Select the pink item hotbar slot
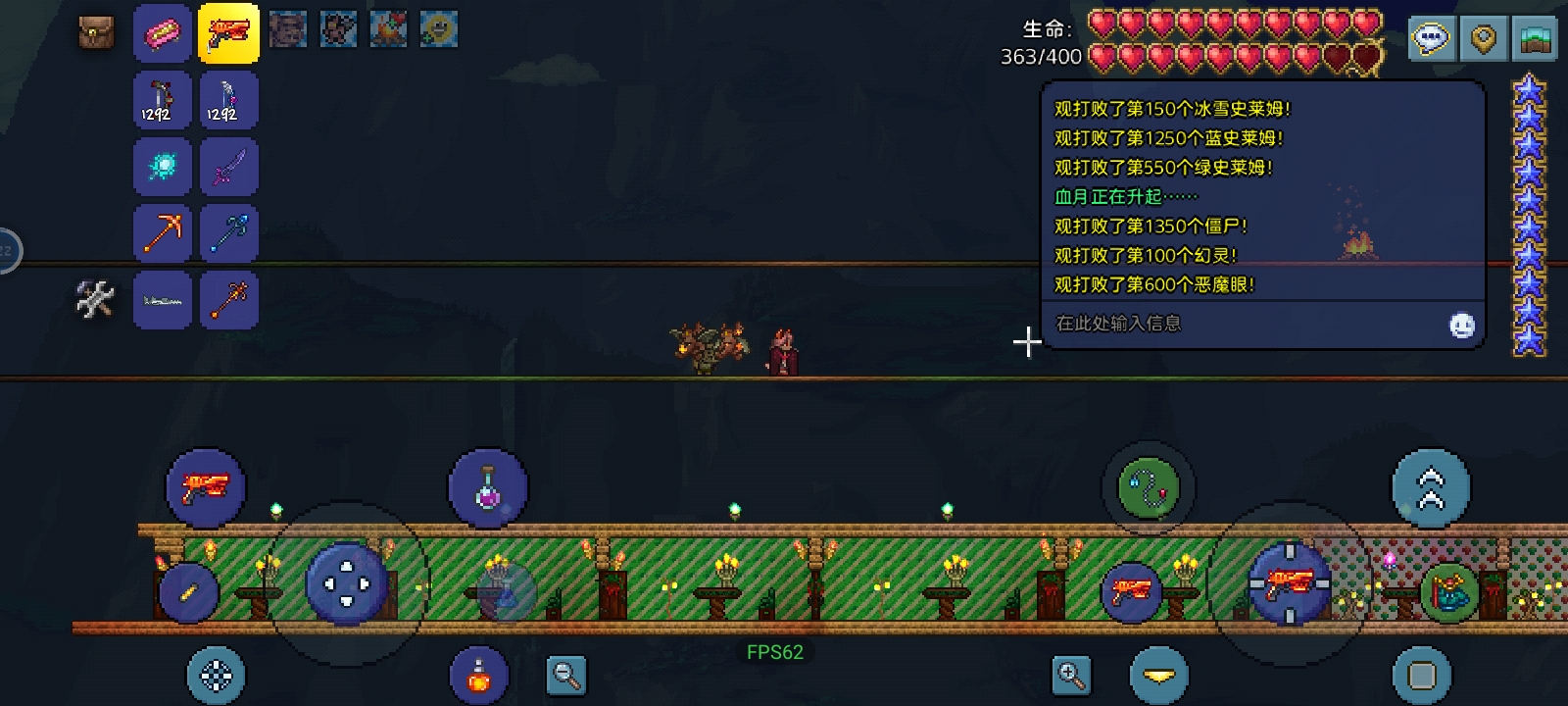 coord(163,33)
